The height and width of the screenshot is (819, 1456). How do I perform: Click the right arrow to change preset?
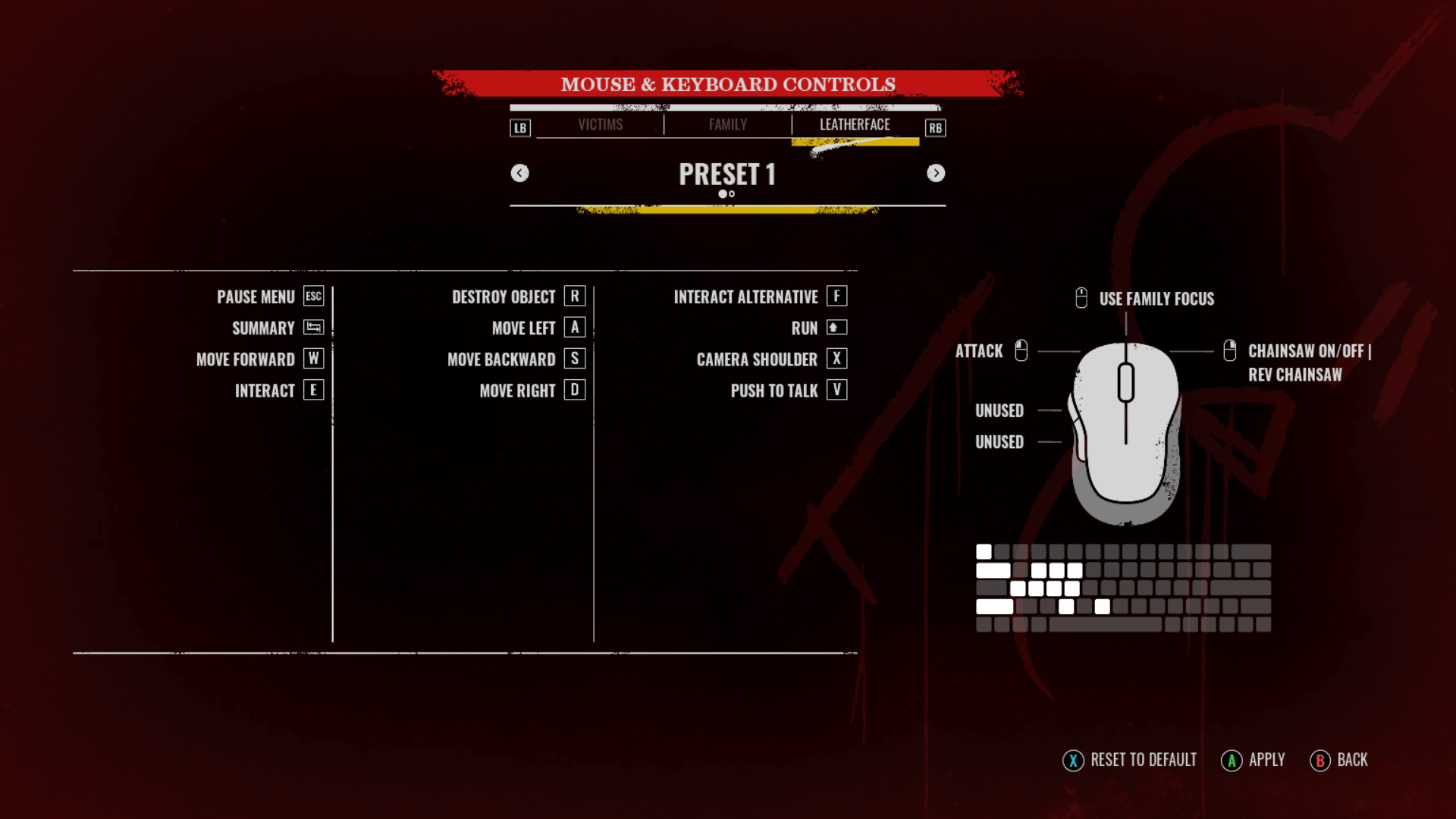pyautogui.click(x=936, y=173)
